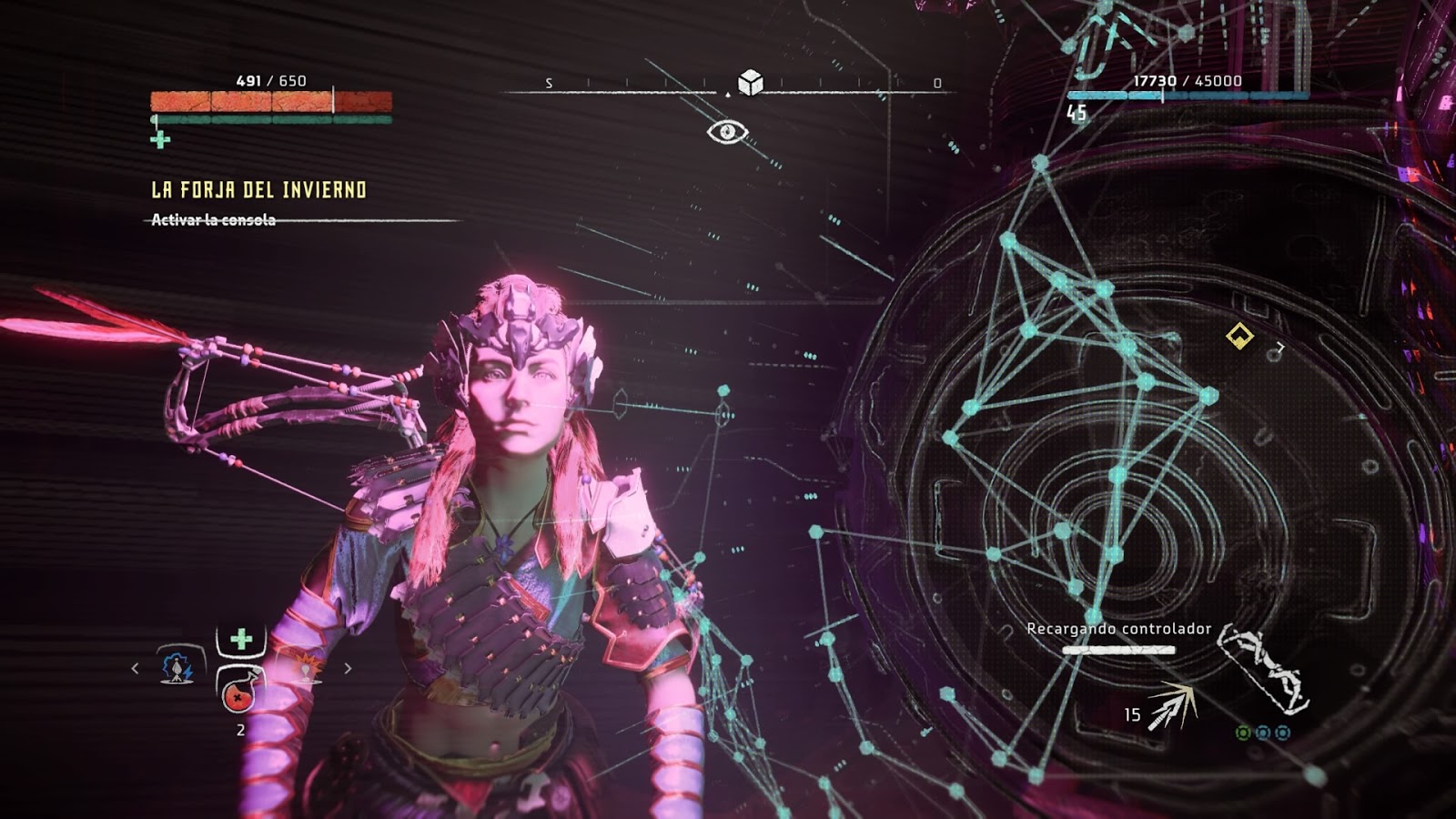Select the equipped bow weapon icon
The height and width of the screenshot is (819, 1456).
(x=1265, y=670)
